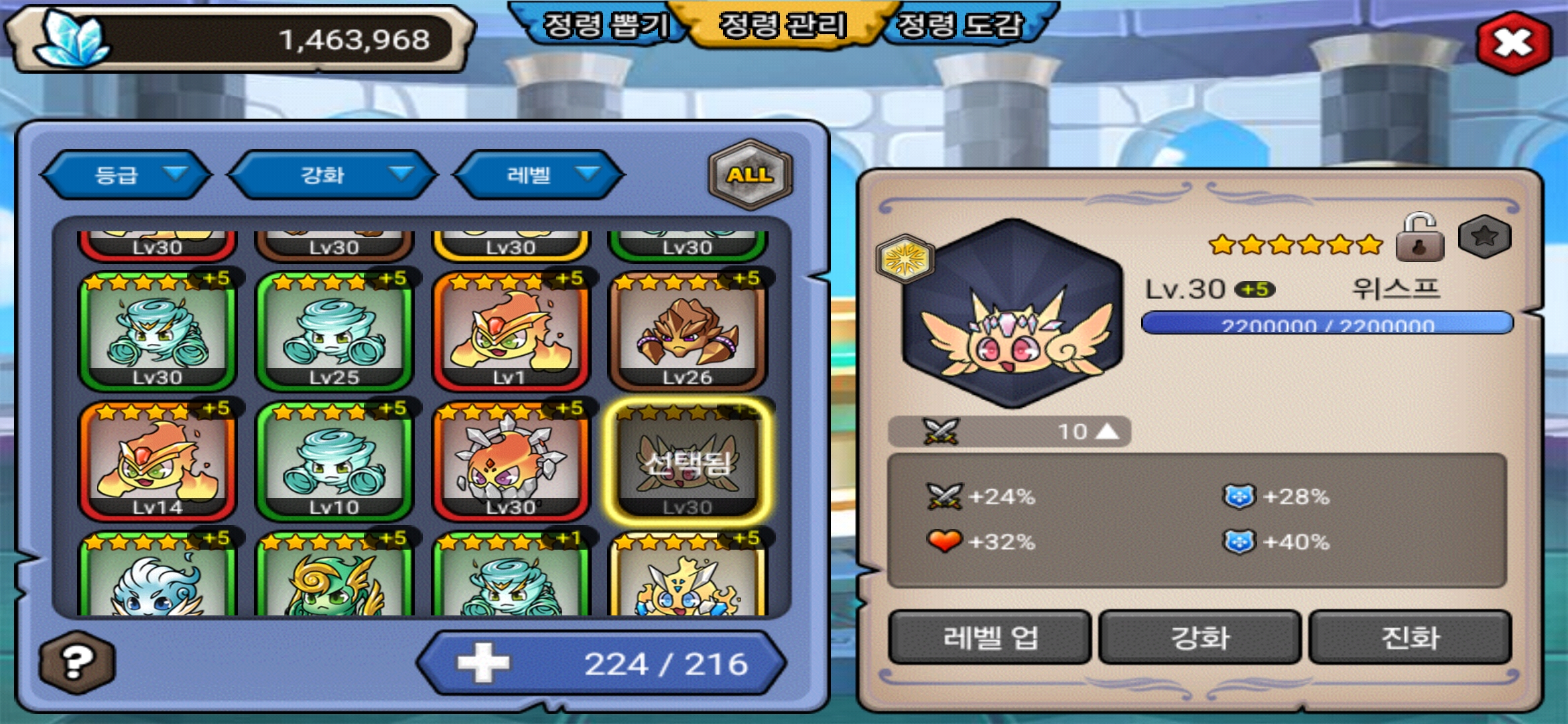The width and height of the screenshot is (1568, 724).
Task: Switch to the 정령 도감 tab
Action: (960, 26)
